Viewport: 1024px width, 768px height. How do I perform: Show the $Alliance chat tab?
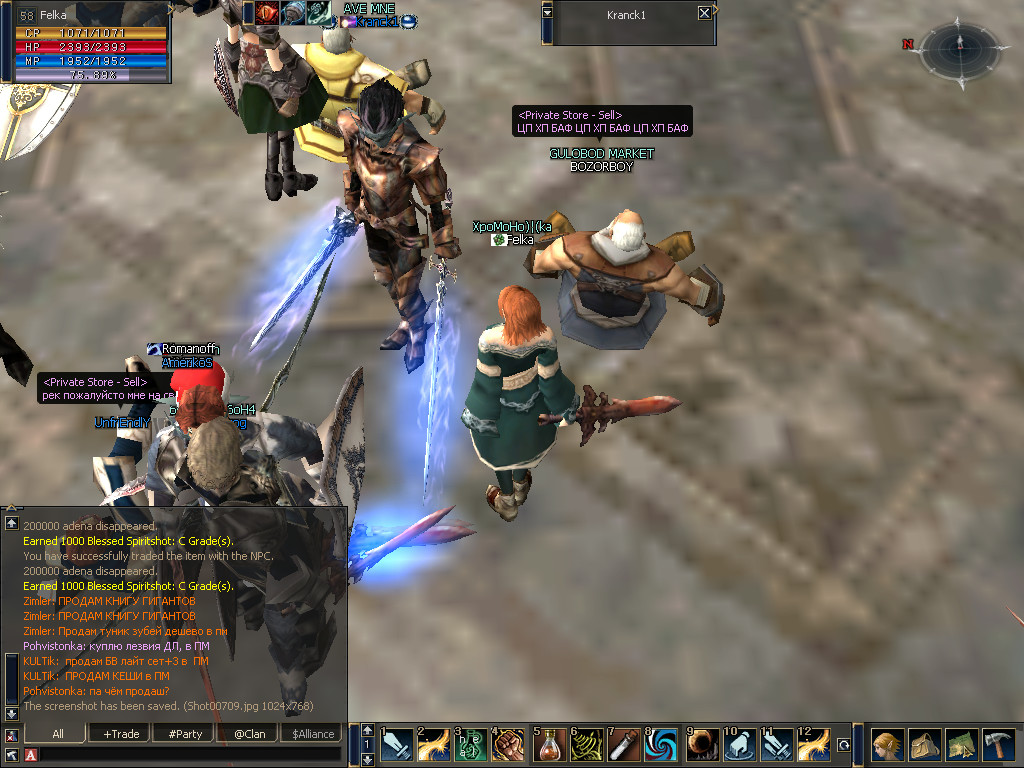[313, 734]
